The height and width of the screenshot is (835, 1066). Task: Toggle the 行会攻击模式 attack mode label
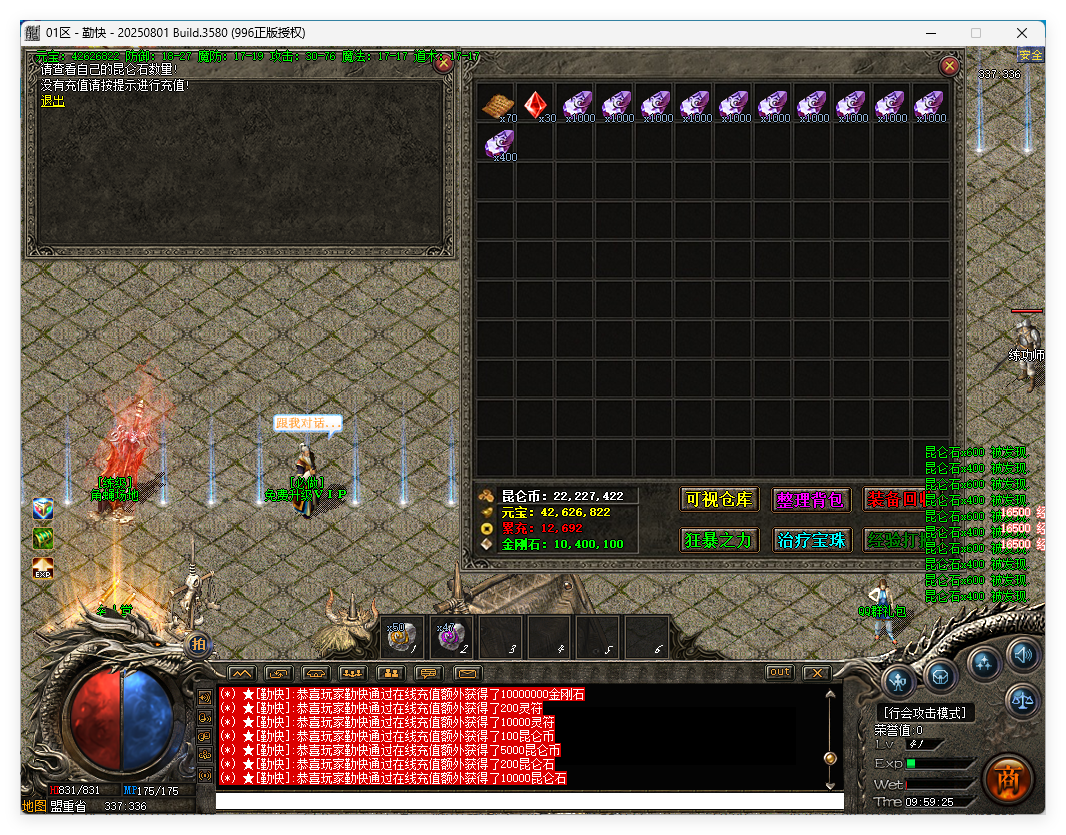(x=924, y=713)
